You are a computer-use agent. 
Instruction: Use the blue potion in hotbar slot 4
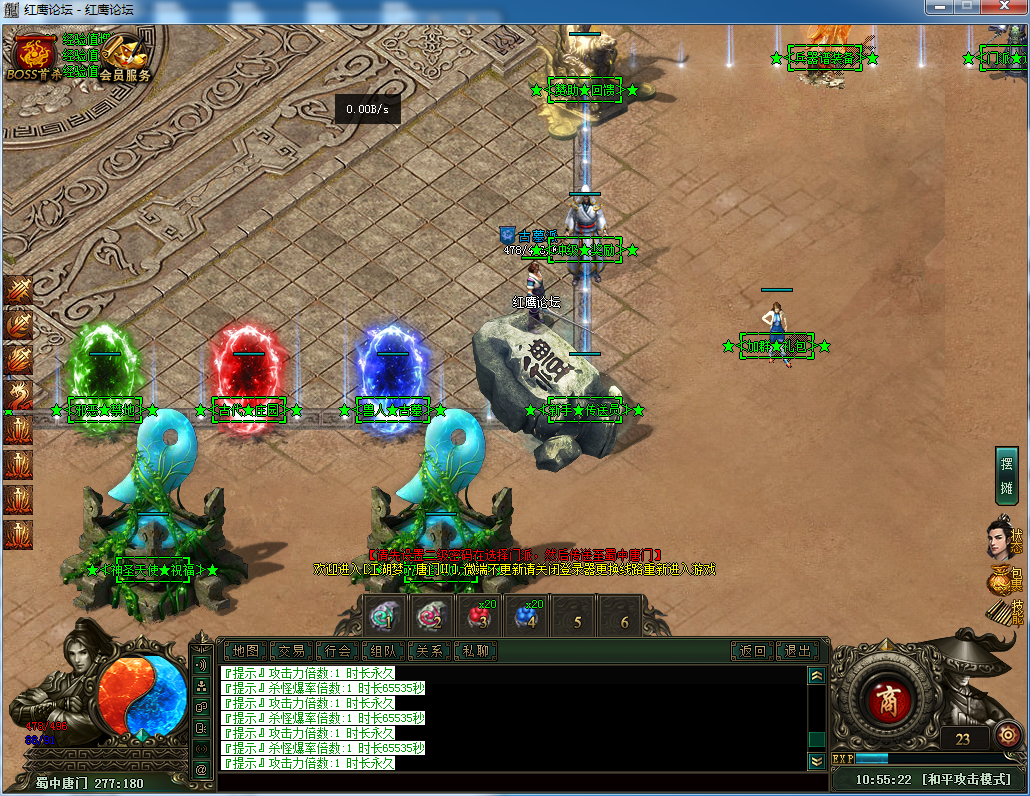[527, 615]
